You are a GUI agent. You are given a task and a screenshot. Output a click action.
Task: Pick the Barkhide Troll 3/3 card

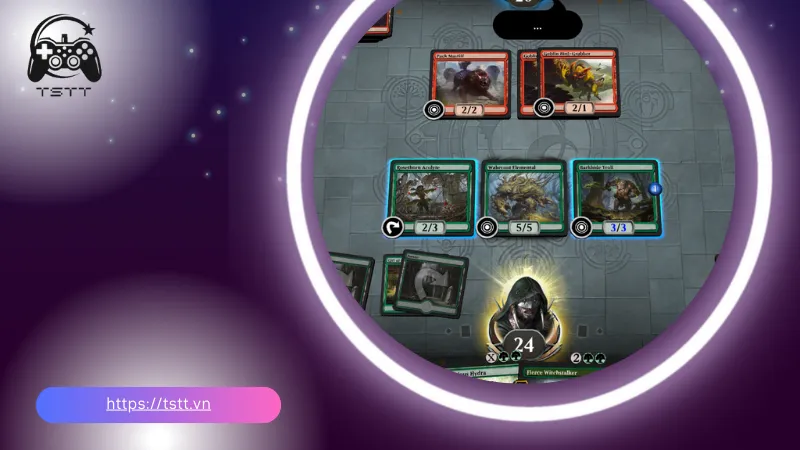615,198
